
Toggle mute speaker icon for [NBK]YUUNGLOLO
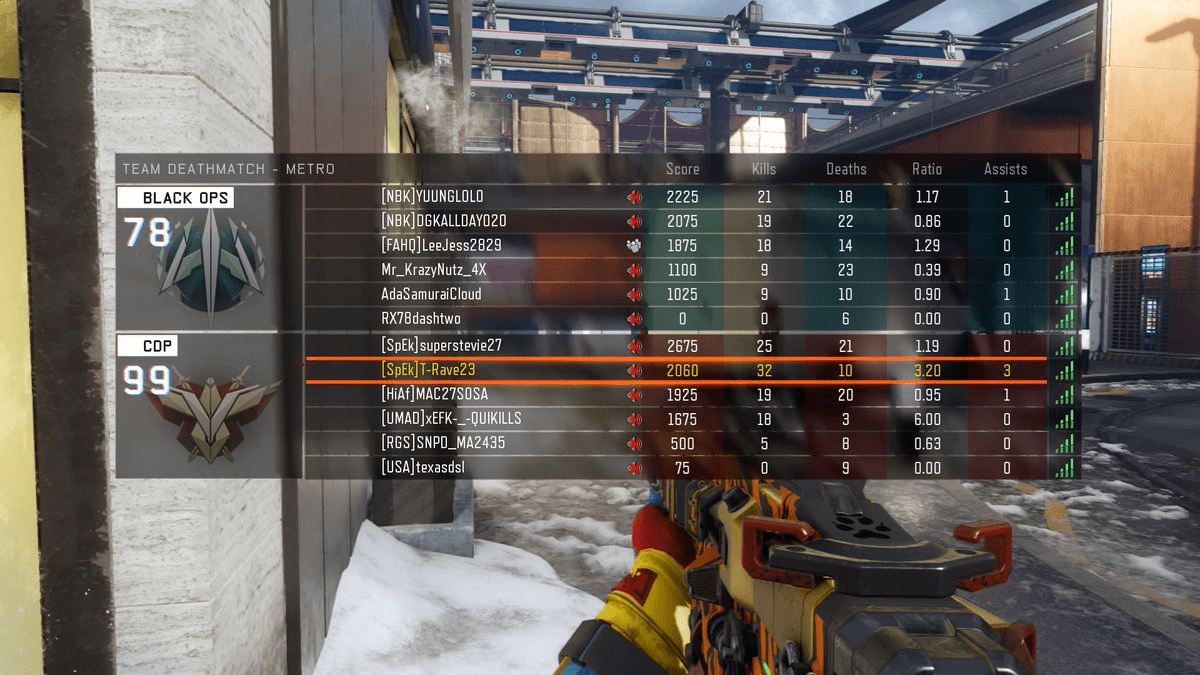click(x=634, y=197)
